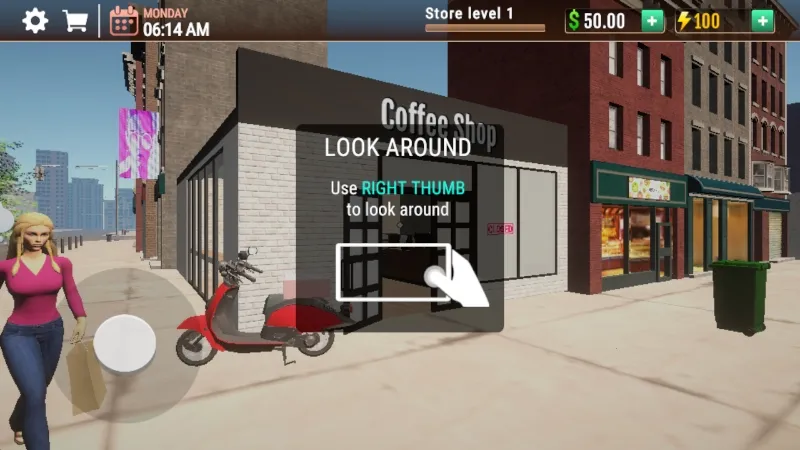The height and width of the screenshot is (450, 800).
Task: Open the settings gear menu
Action: (x=35, y=20)
